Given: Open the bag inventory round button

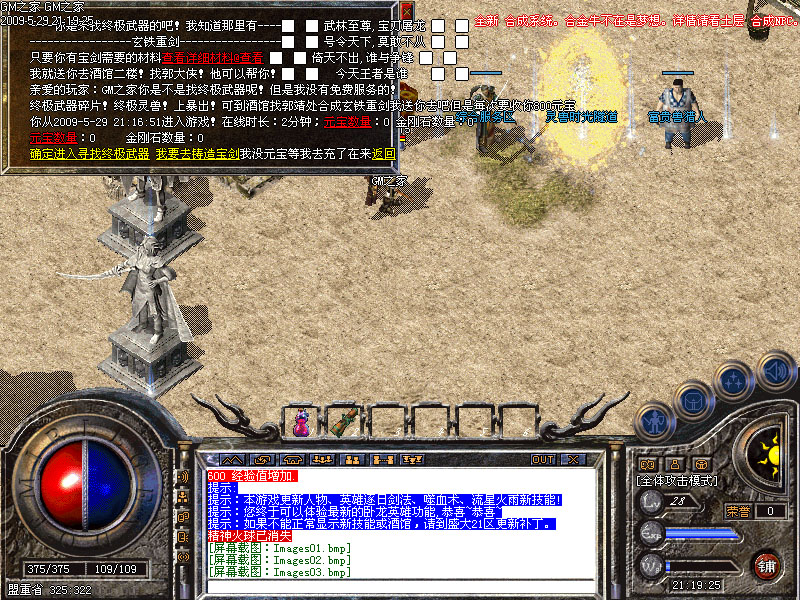Looking at the screenshot, I should (691, 402).
